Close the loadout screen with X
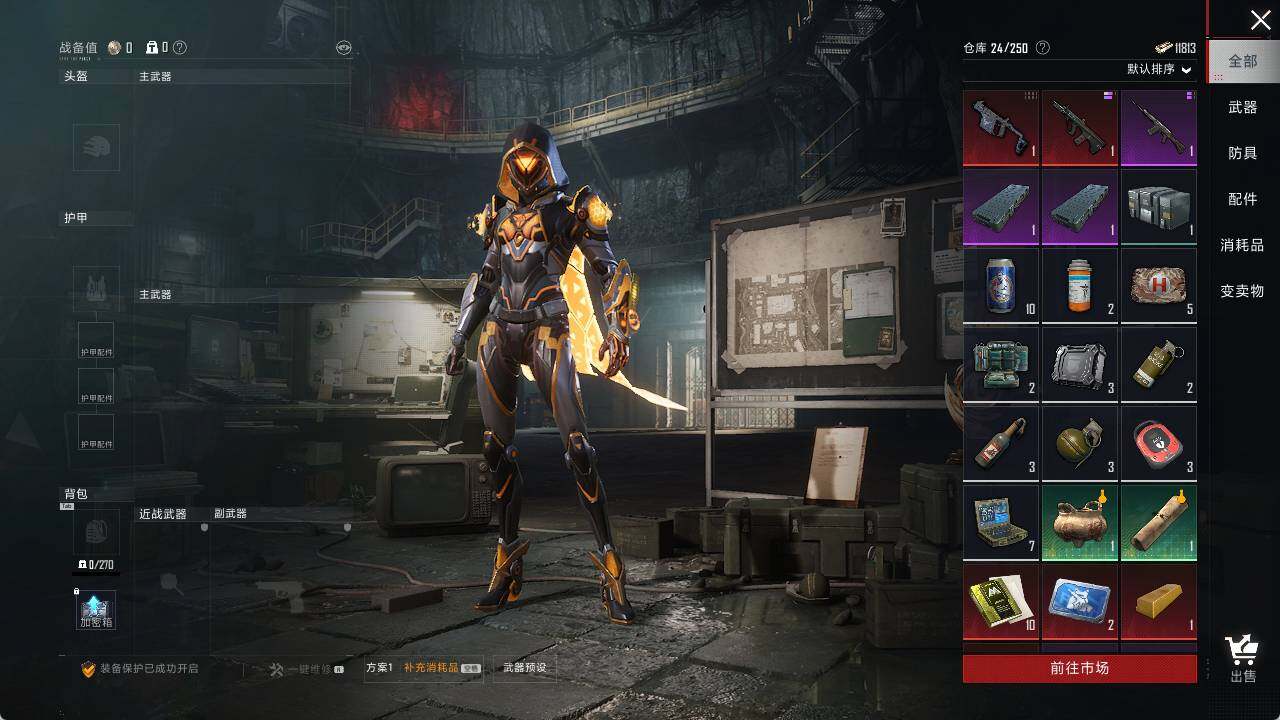1280x720 pixels. tap(1260, 20)
